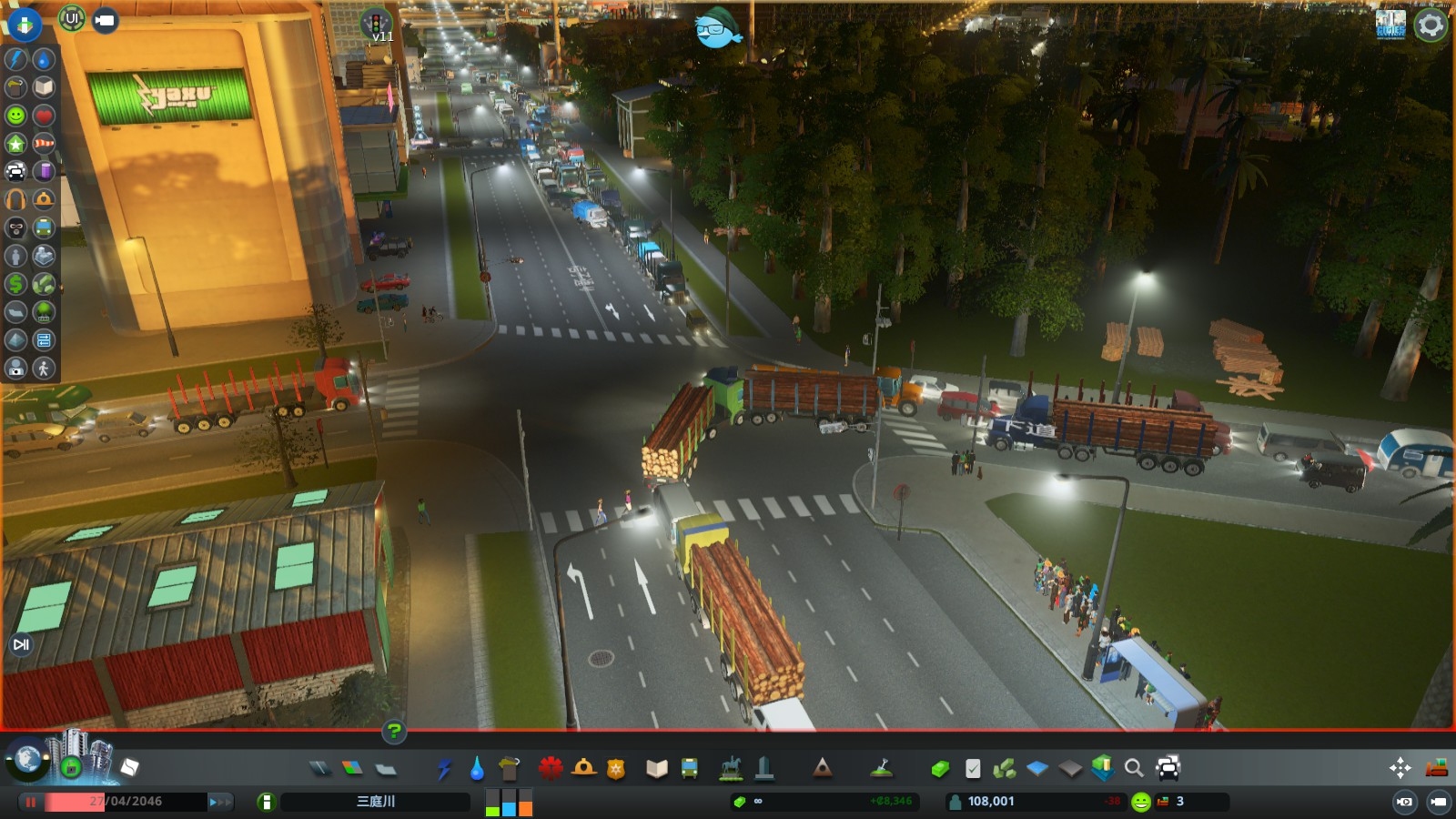Show the crime masked-face info view
1456x819 pixels.
coord(16,227)
